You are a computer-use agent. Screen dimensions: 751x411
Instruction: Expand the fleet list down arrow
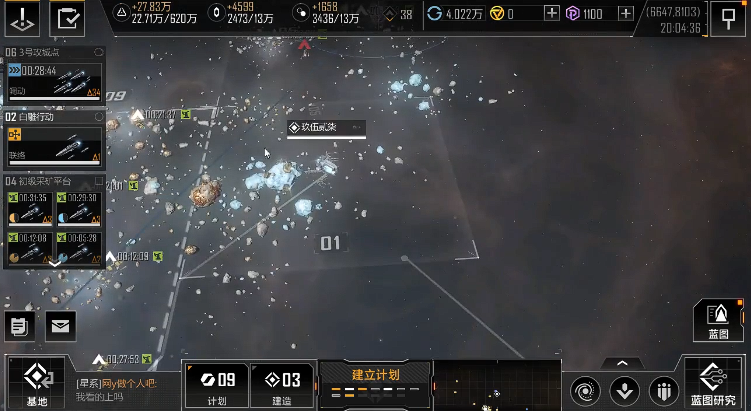pyautogui.click(x=54, y=264)
